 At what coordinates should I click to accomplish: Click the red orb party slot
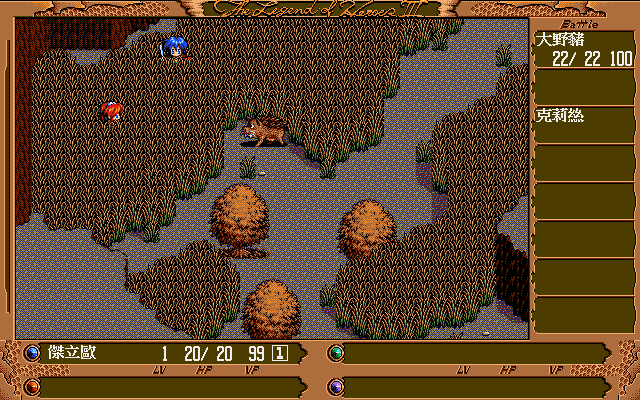coord(32,386)
